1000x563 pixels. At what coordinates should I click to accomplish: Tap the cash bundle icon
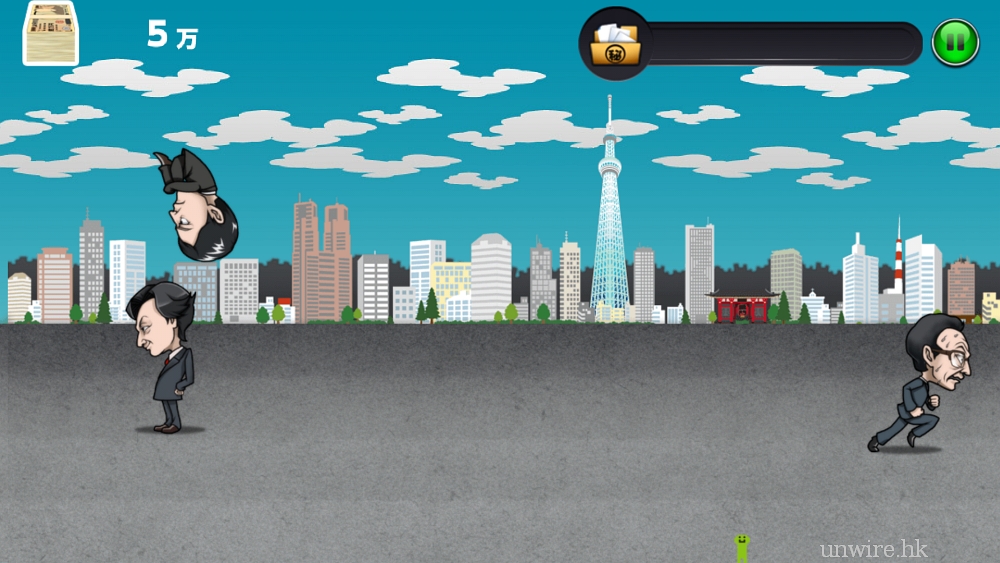51,34
